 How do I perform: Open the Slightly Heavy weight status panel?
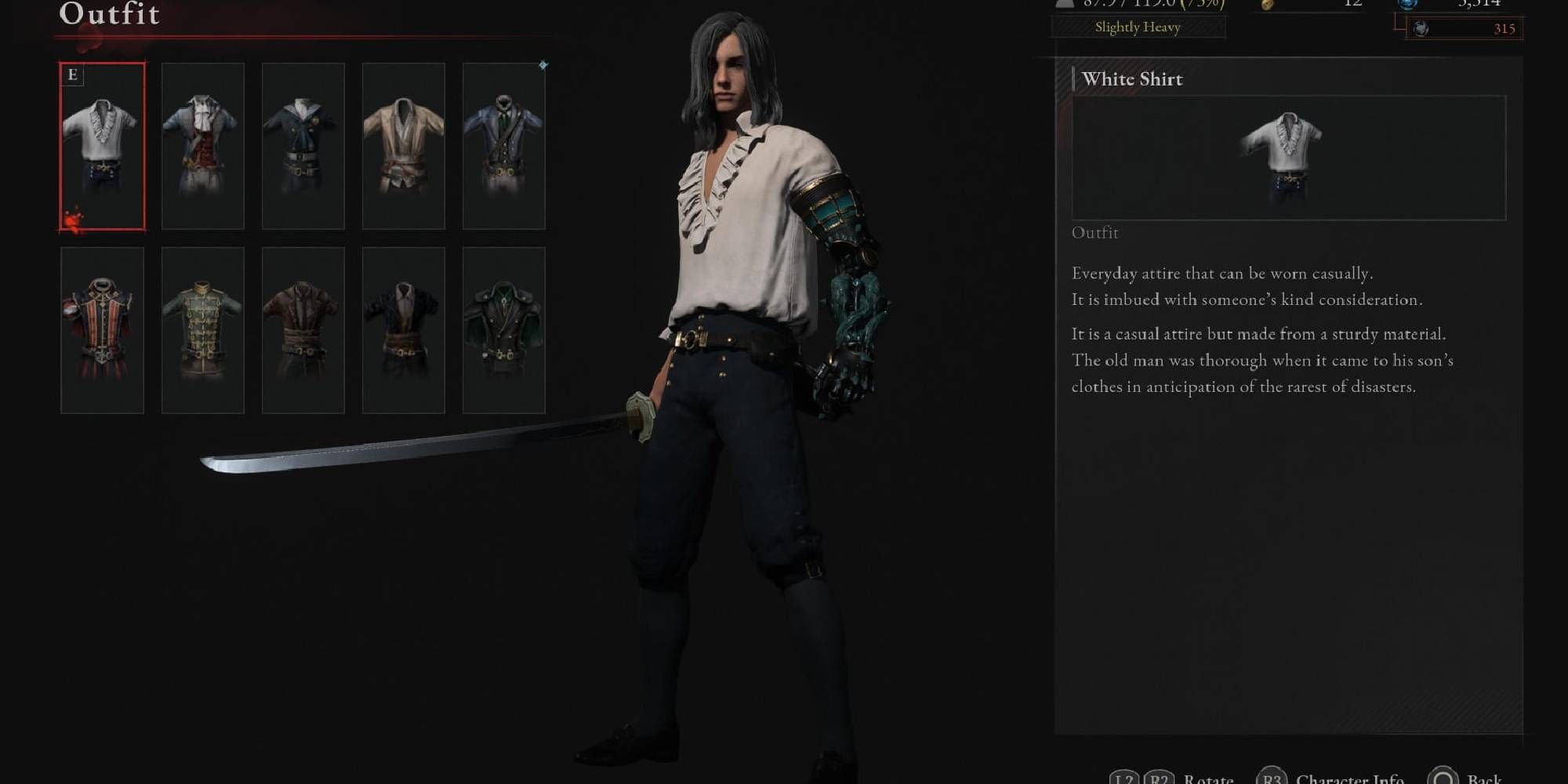tap(1138, 28)
